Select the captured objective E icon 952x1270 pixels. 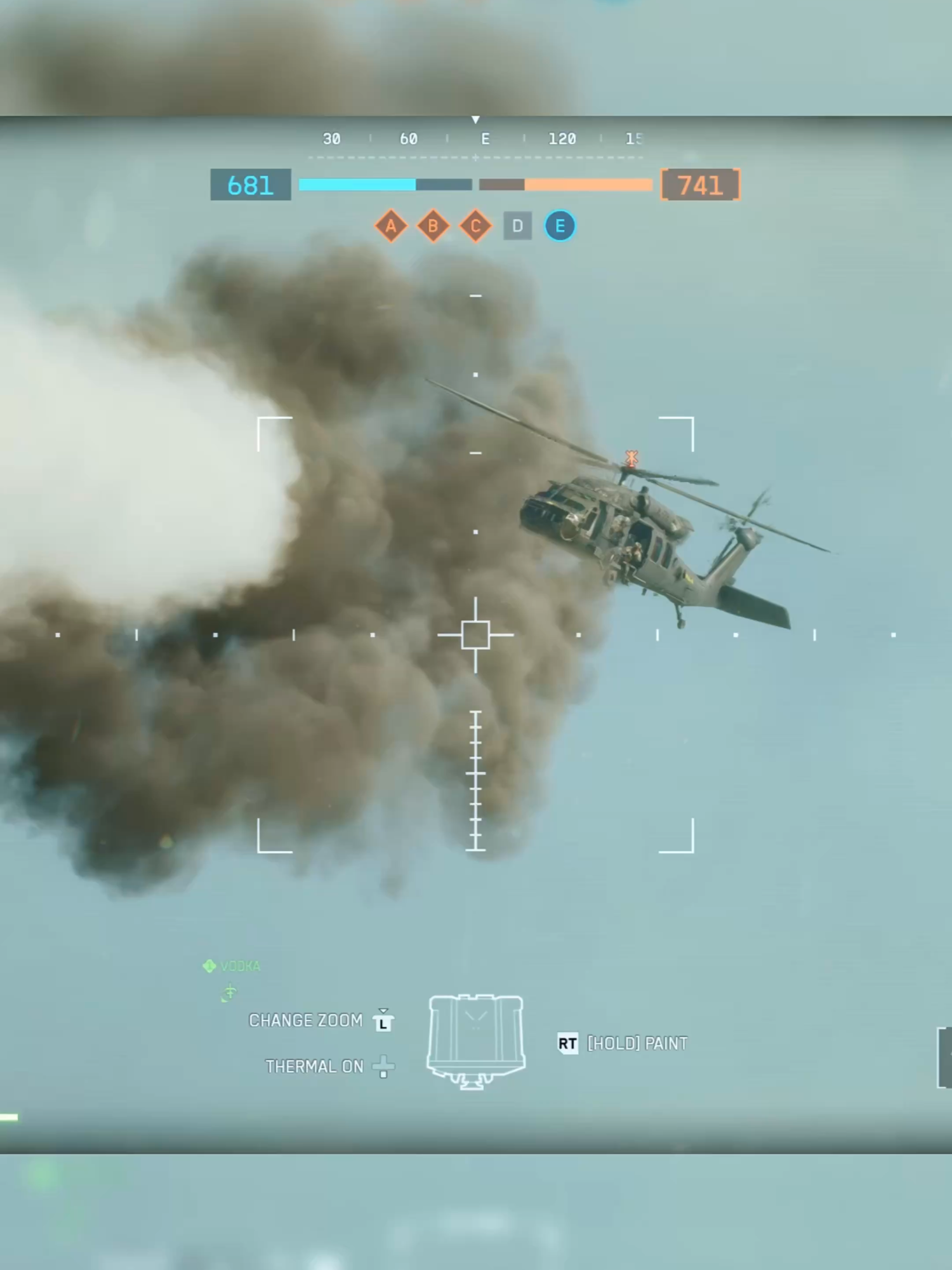click(560, 226)
